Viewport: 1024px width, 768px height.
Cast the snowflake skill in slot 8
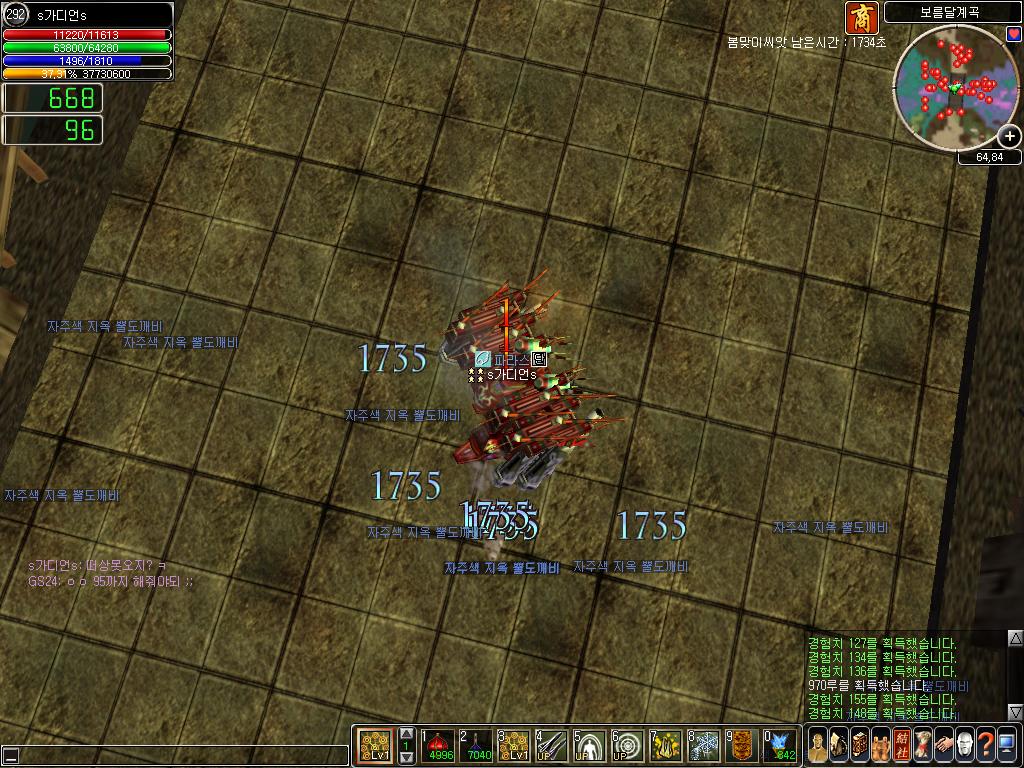(x=704, y=745)
